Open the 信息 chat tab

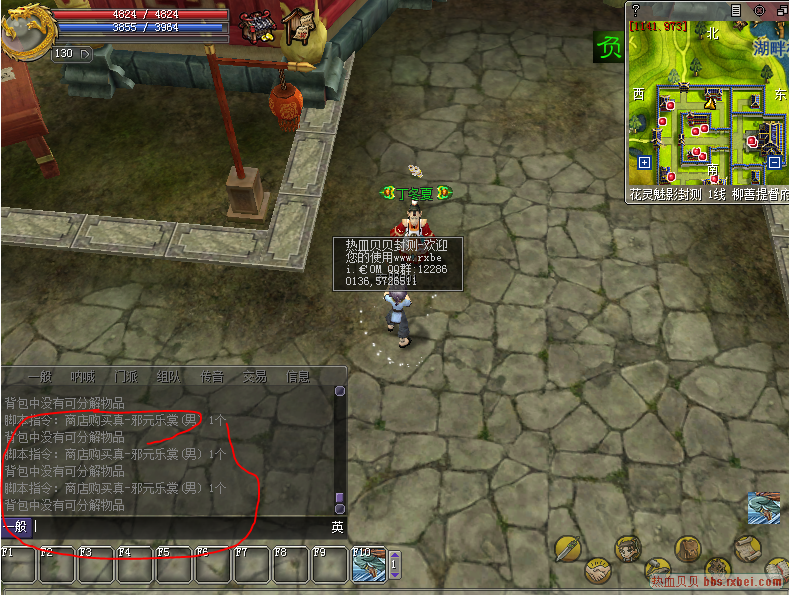tap(298, 377)
